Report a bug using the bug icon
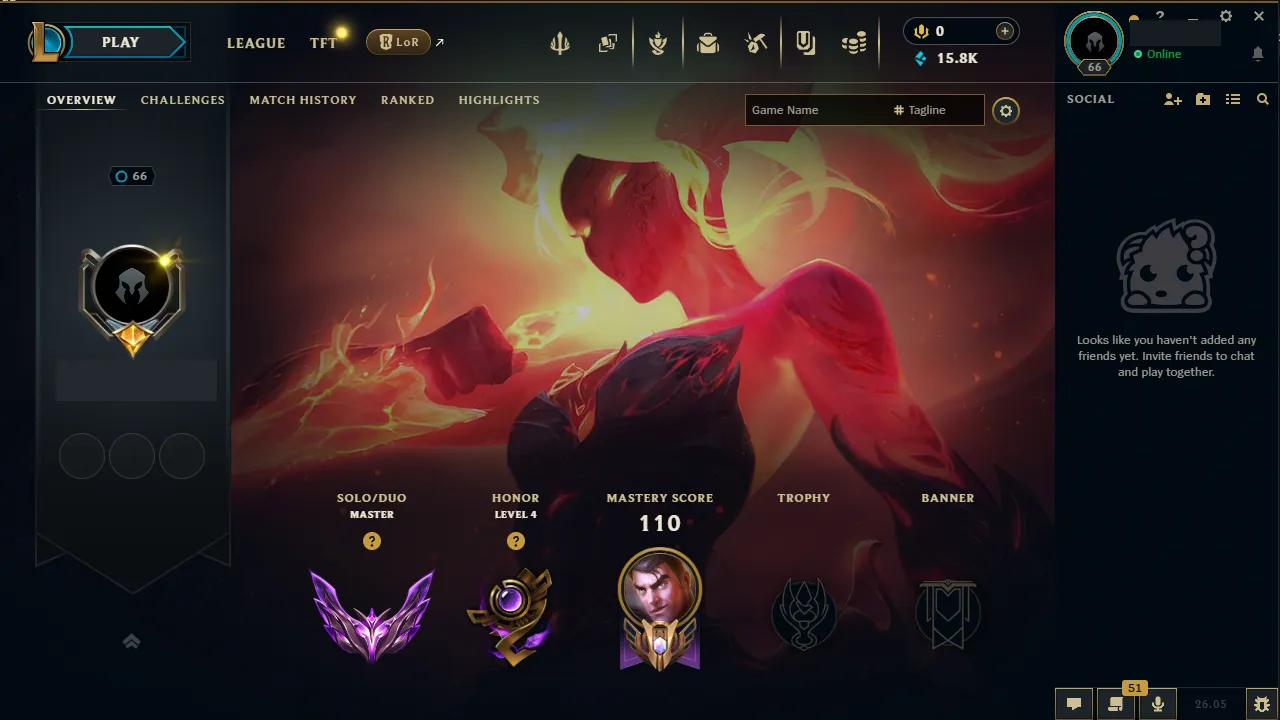Viewport: 1280px width, 720px height. click(x=1261, y=703)
